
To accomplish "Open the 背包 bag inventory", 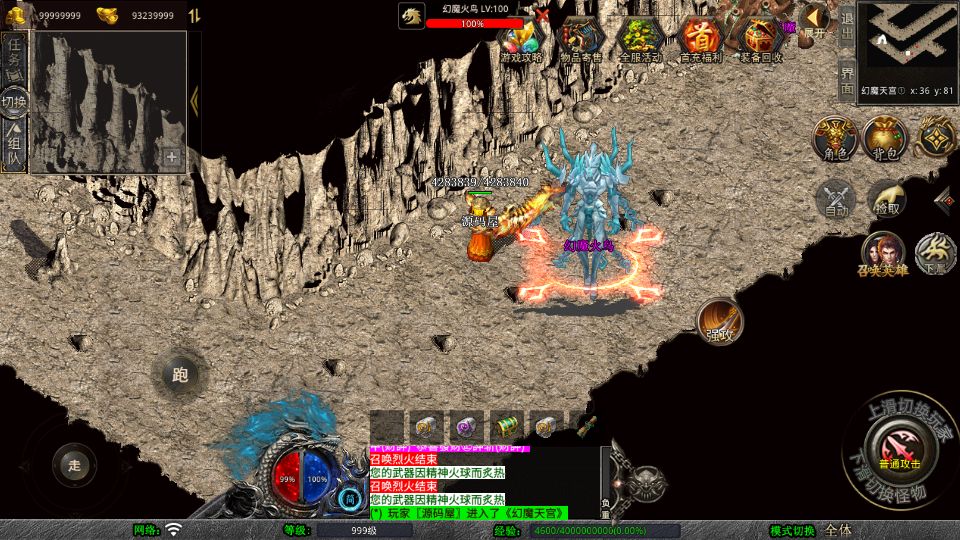I will click(885, 138).
